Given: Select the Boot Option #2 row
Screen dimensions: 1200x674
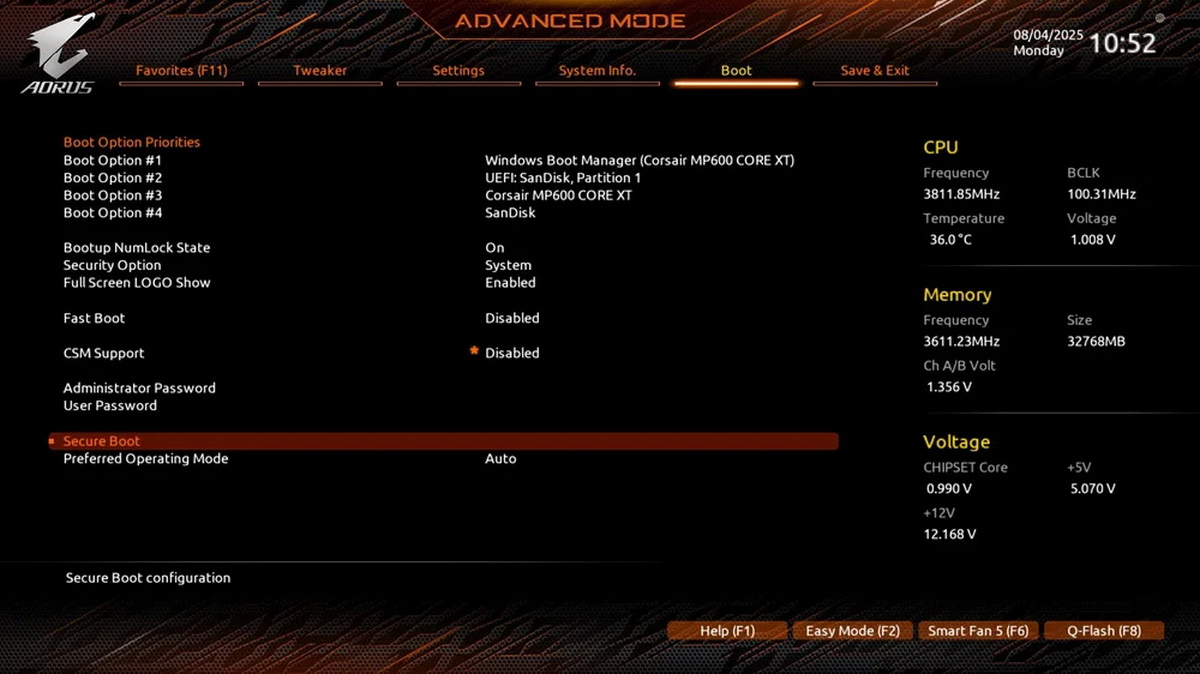Looking at the screenshot, I should (112, 178).
